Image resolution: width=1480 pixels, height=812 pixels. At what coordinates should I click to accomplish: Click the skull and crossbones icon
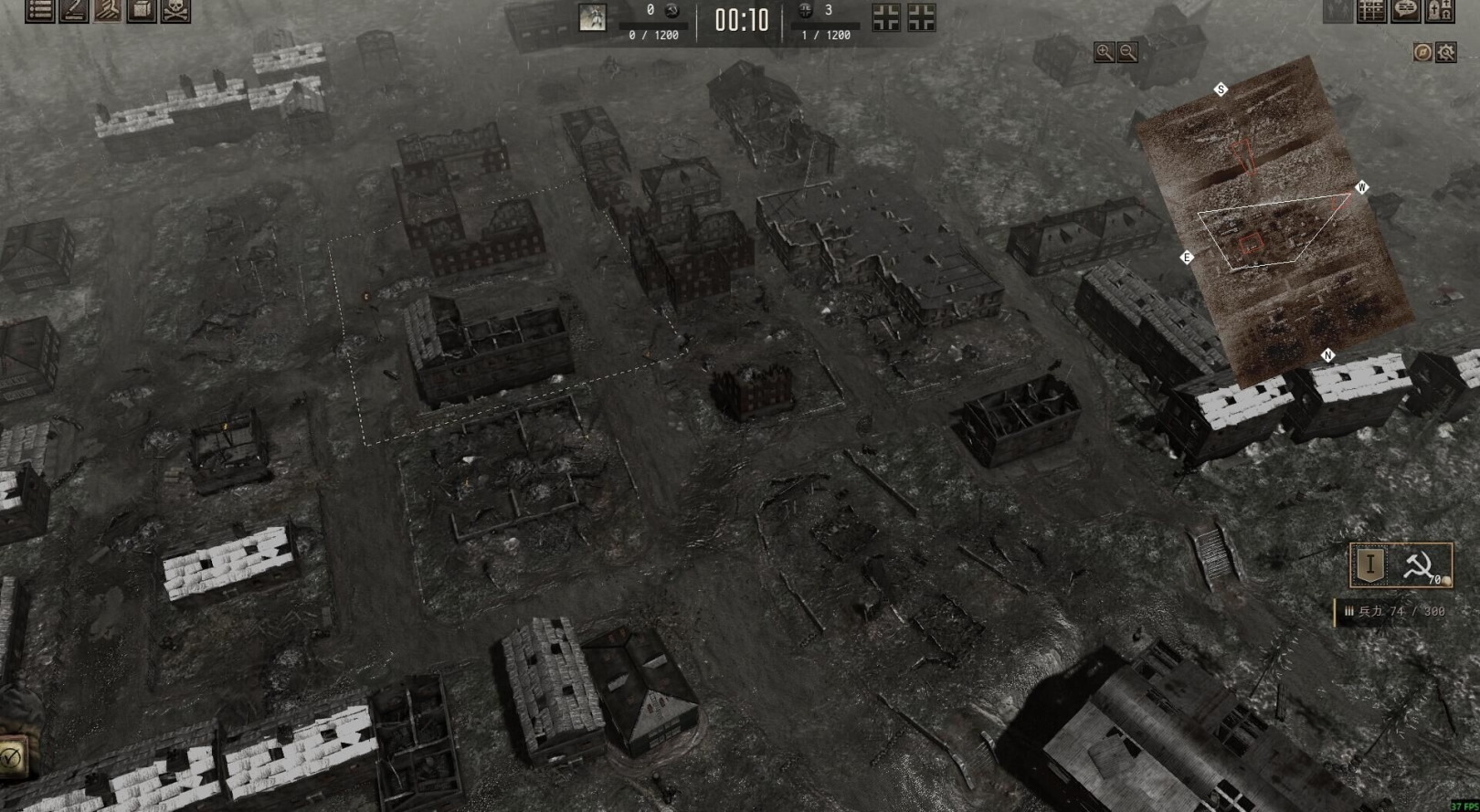[x=175, y=10]
